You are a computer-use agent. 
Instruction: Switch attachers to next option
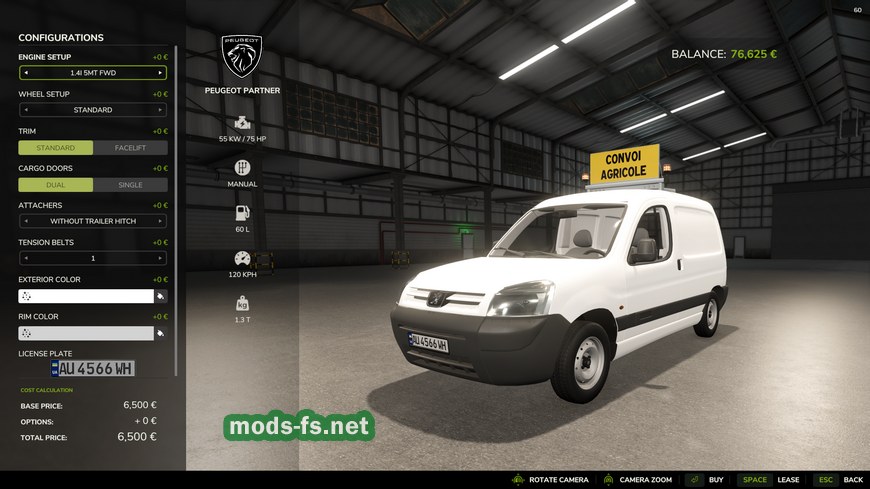[160, 221]
